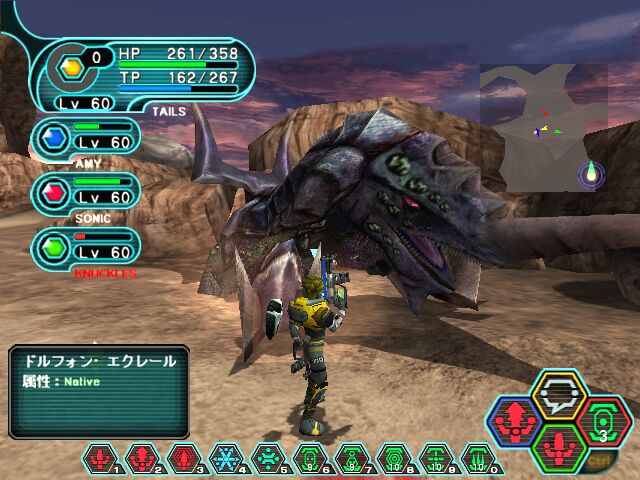The height and width of the screenshot is (480, 640).
Task: Activate the red attack icon in slot 1
Action: (x=100, y=459)
